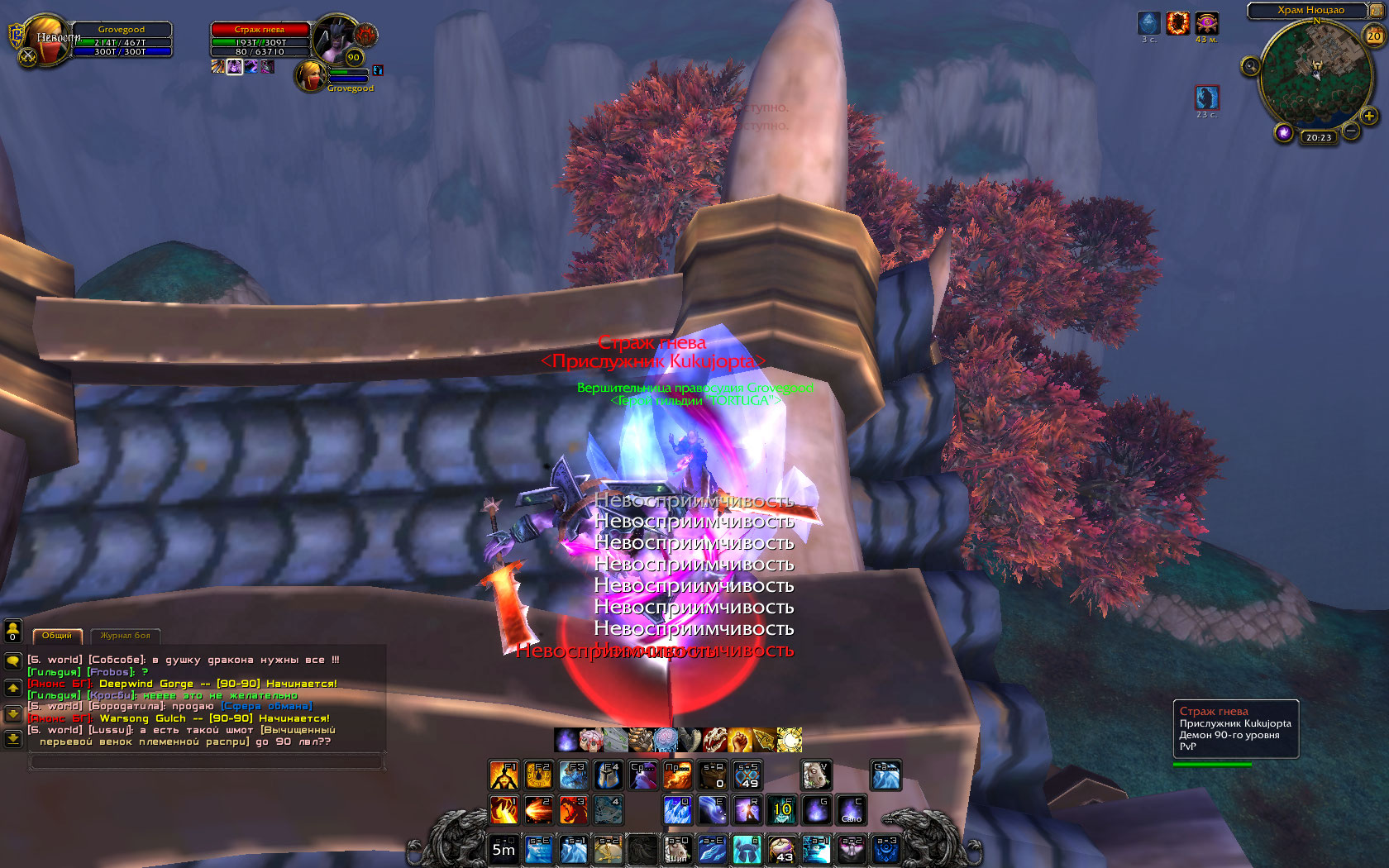Cast the fireball spell on key 2
The width and height of the screenshot is (1389, 868).
click(538, 810)
